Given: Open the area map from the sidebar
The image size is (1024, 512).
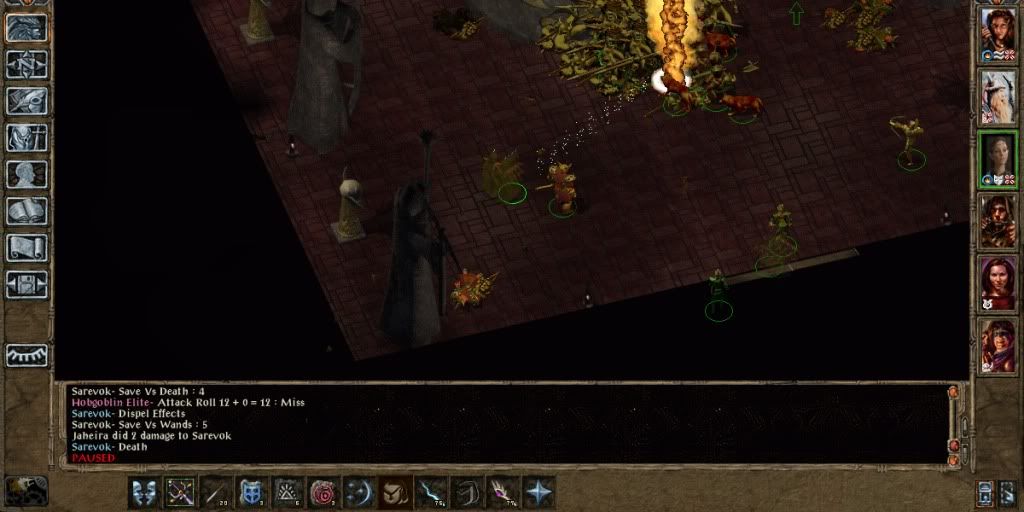Looking at the screenshot, I should [27, 64].
